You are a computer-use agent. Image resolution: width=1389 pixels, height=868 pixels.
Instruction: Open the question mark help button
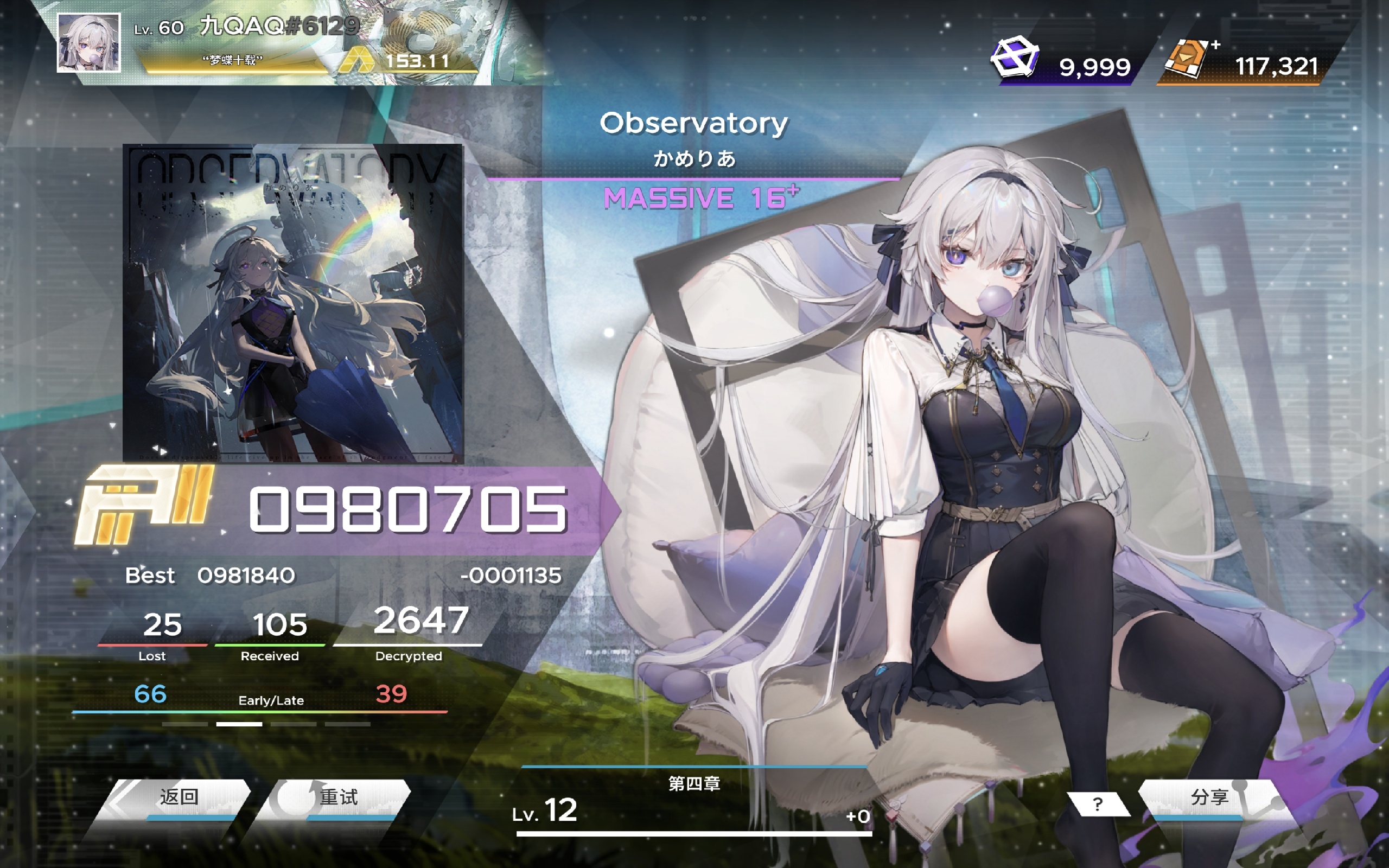click(x=1098, y=803)
